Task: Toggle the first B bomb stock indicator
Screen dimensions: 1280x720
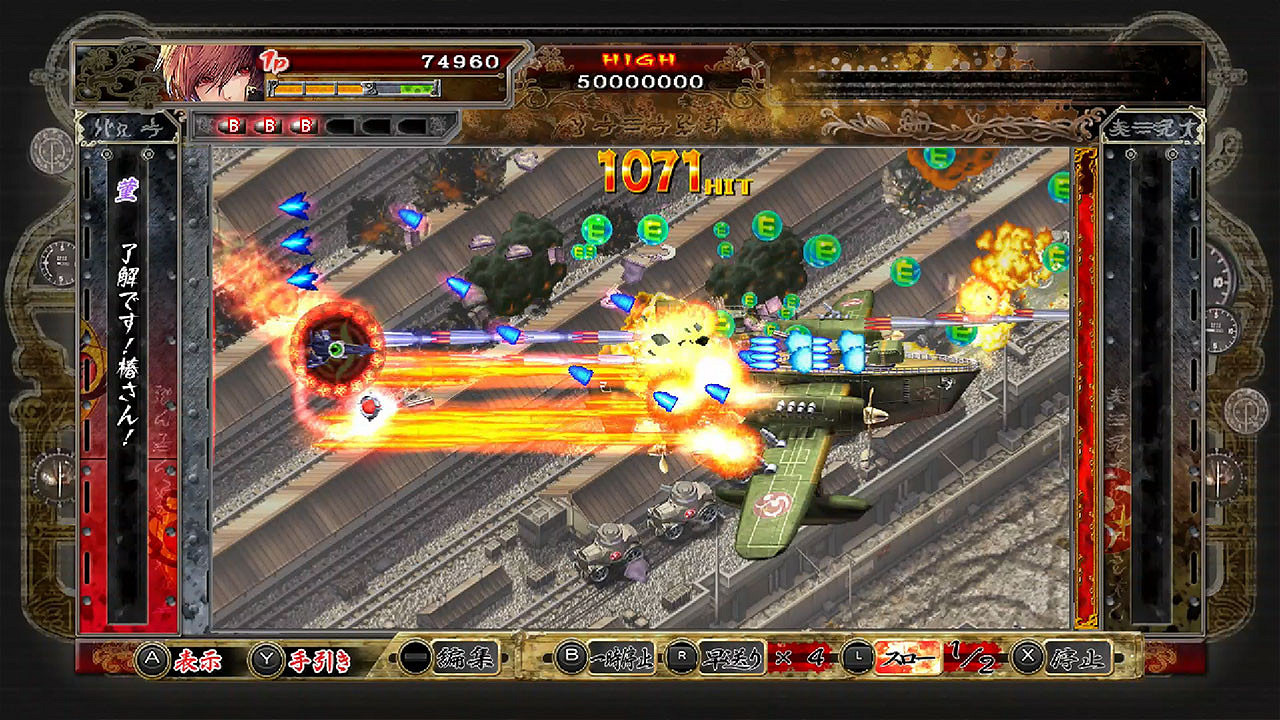Action: (233, 125)
